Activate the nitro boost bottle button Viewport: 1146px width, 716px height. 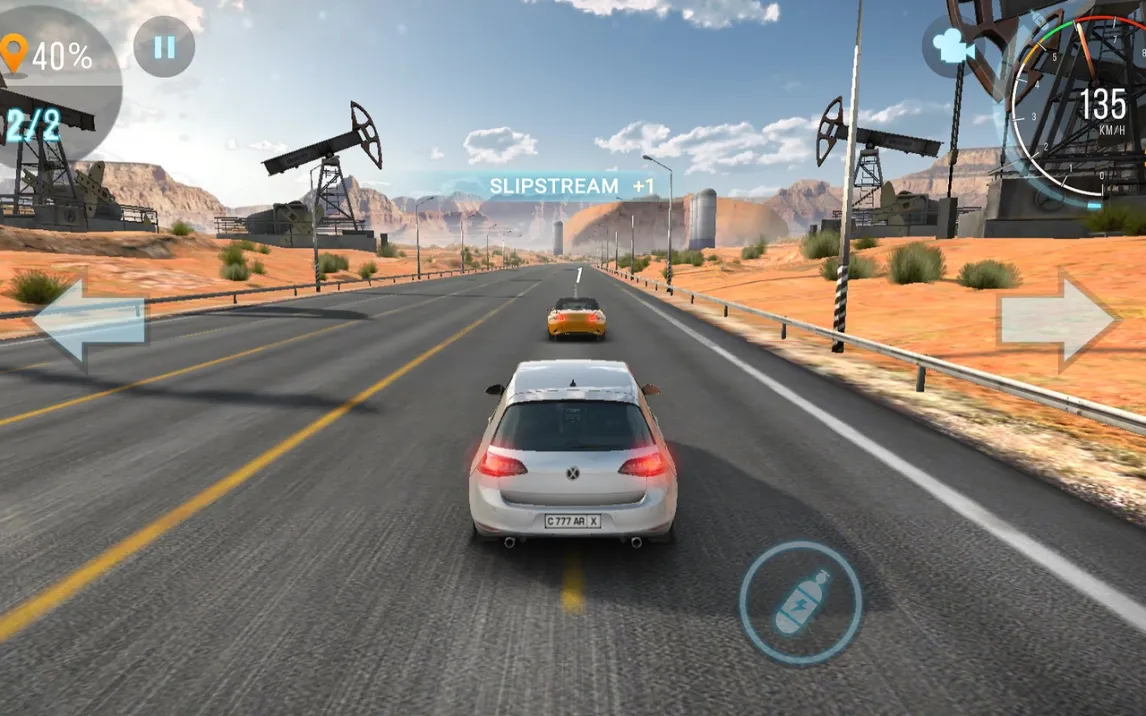pos(801,603)
